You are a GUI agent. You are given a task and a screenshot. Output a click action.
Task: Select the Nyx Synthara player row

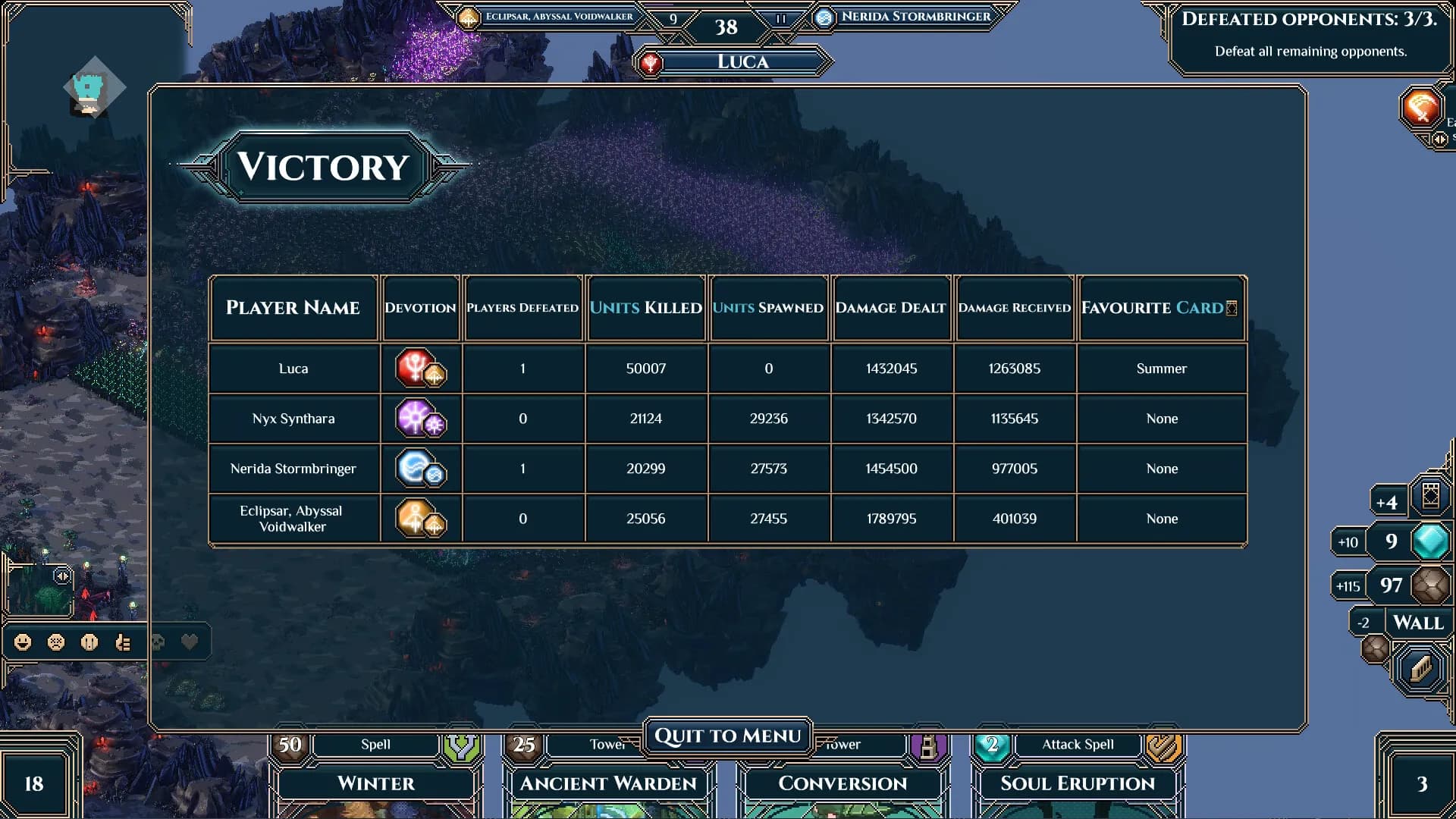[x=293, y=419]
